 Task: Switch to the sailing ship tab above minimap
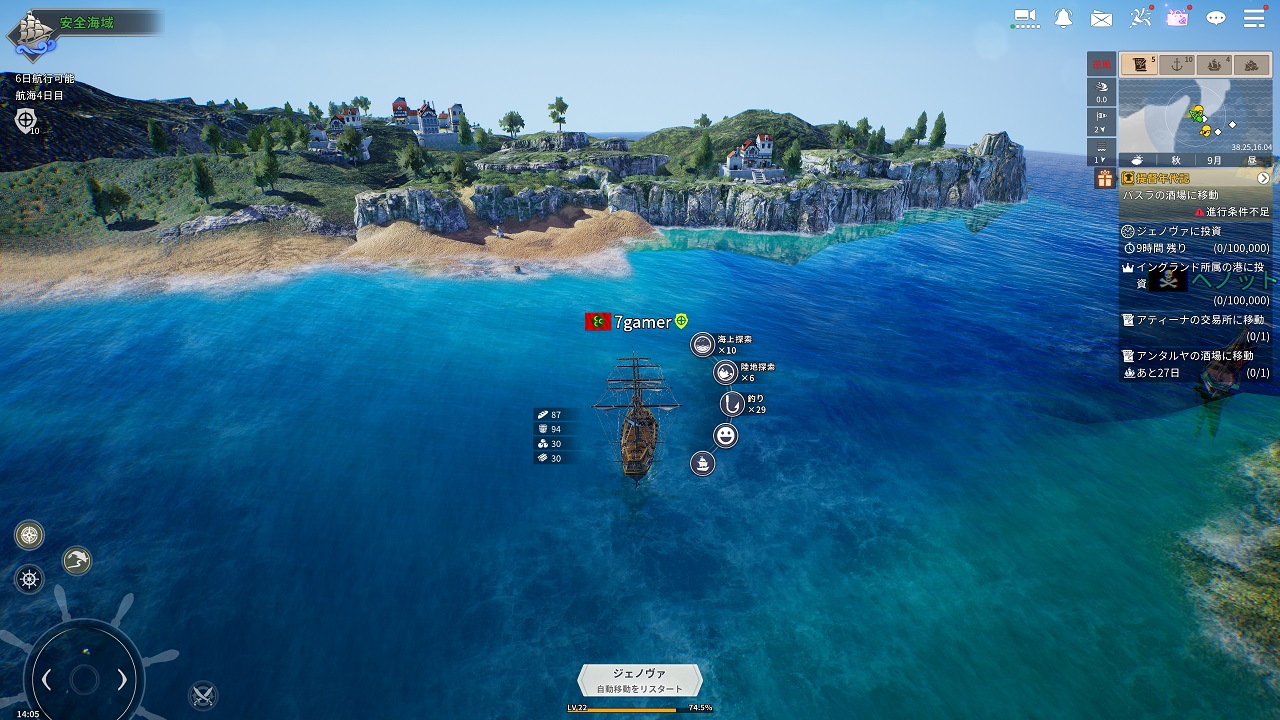(x=1214, y=65)
